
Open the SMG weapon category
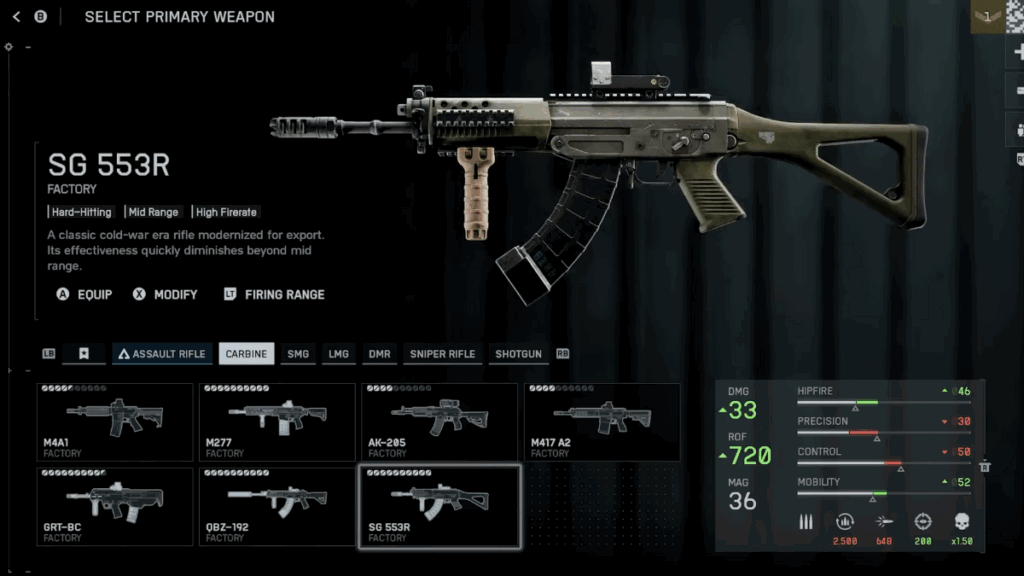(298, 354)
